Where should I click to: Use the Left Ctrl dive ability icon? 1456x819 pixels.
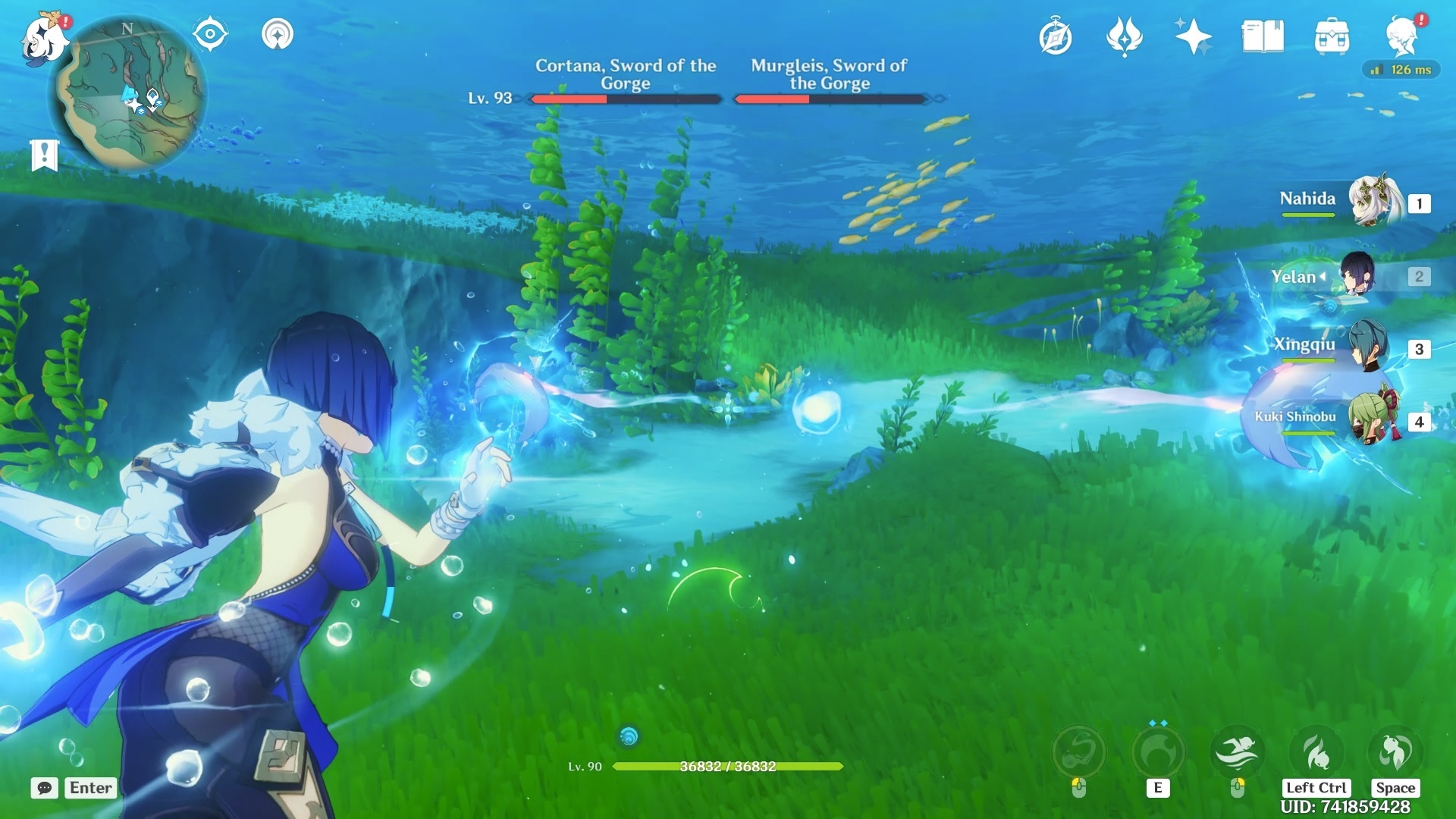pos(1316,752)
